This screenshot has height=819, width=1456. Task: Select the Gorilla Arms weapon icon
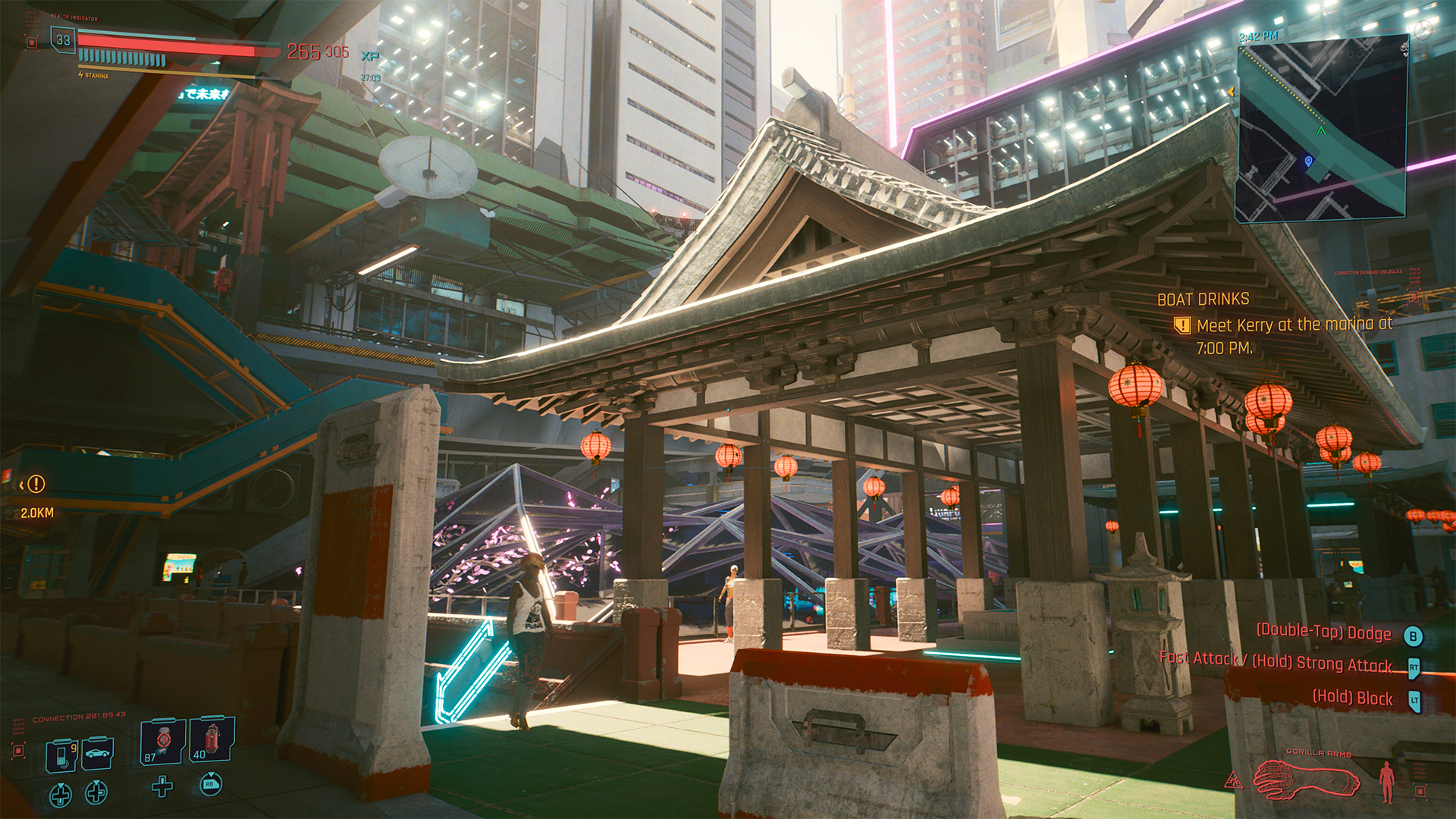[x=1306, y=779]
